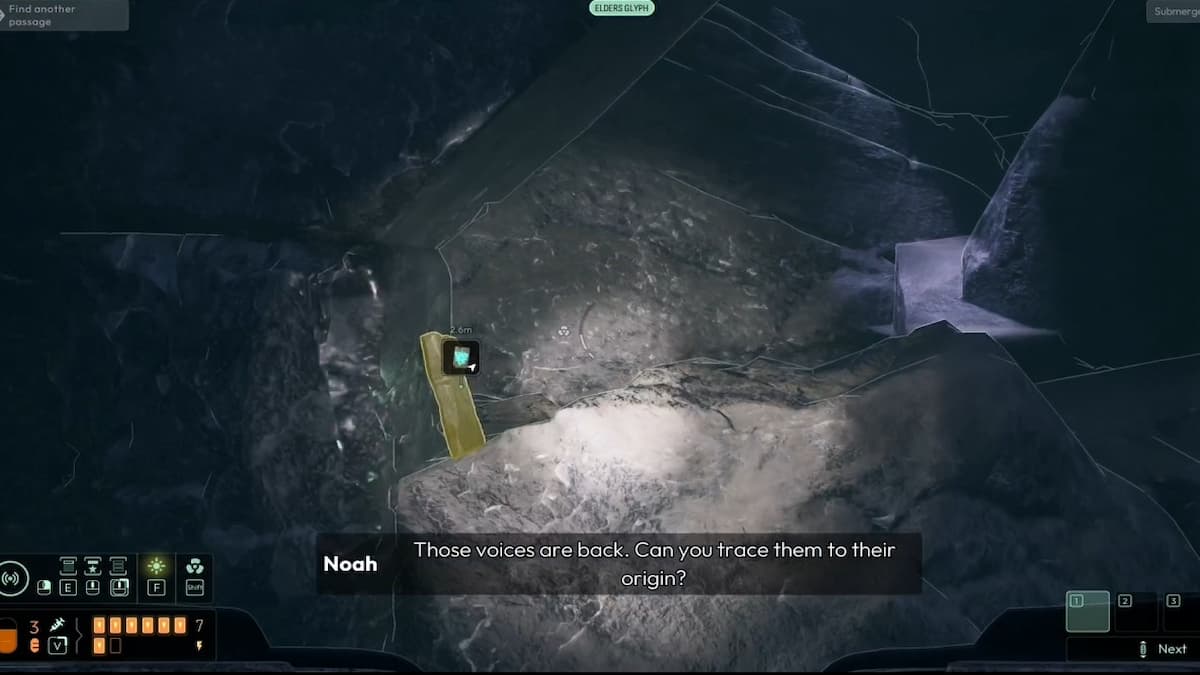
Task: Click the Elders Glyph label at top
Action: pos(621,8)
